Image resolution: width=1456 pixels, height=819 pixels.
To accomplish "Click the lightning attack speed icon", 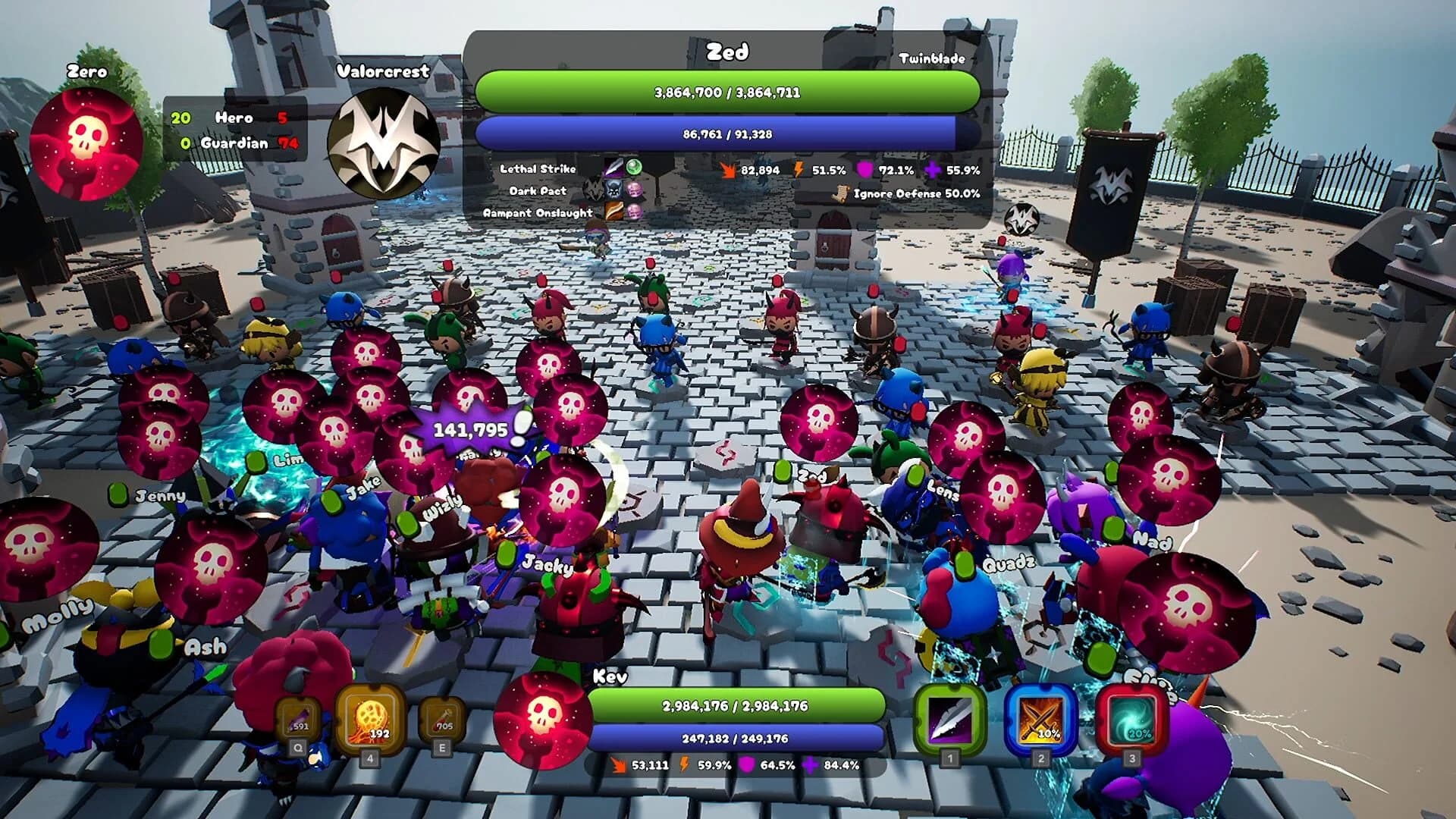I will point(799,170).
